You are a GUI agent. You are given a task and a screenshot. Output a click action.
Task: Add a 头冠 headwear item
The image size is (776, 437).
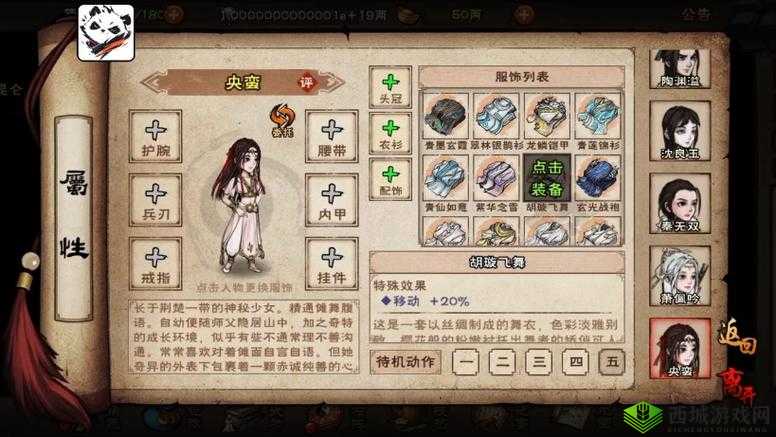(x=390, y=87)
